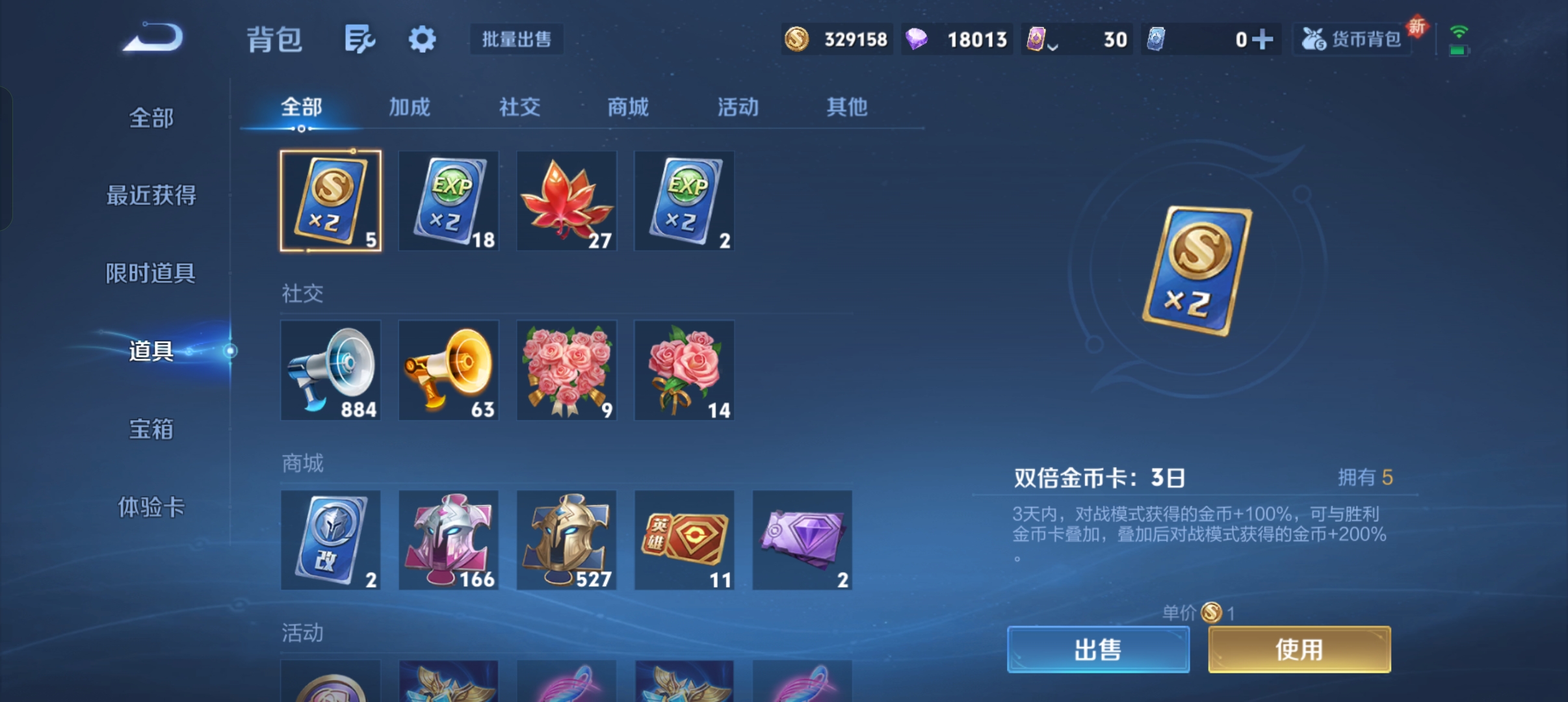Open 限时道具 in the side menu
The width and height of the screenshot is (1568, 702).
(151, 273)
